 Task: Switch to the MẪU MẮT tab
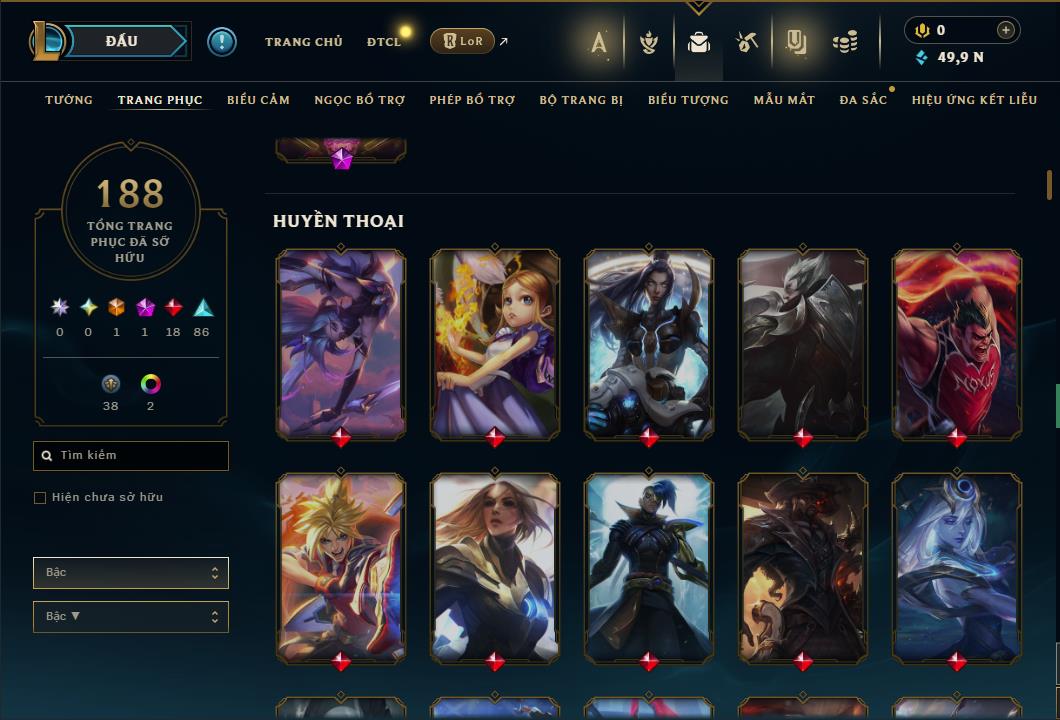tap(784, 100)
